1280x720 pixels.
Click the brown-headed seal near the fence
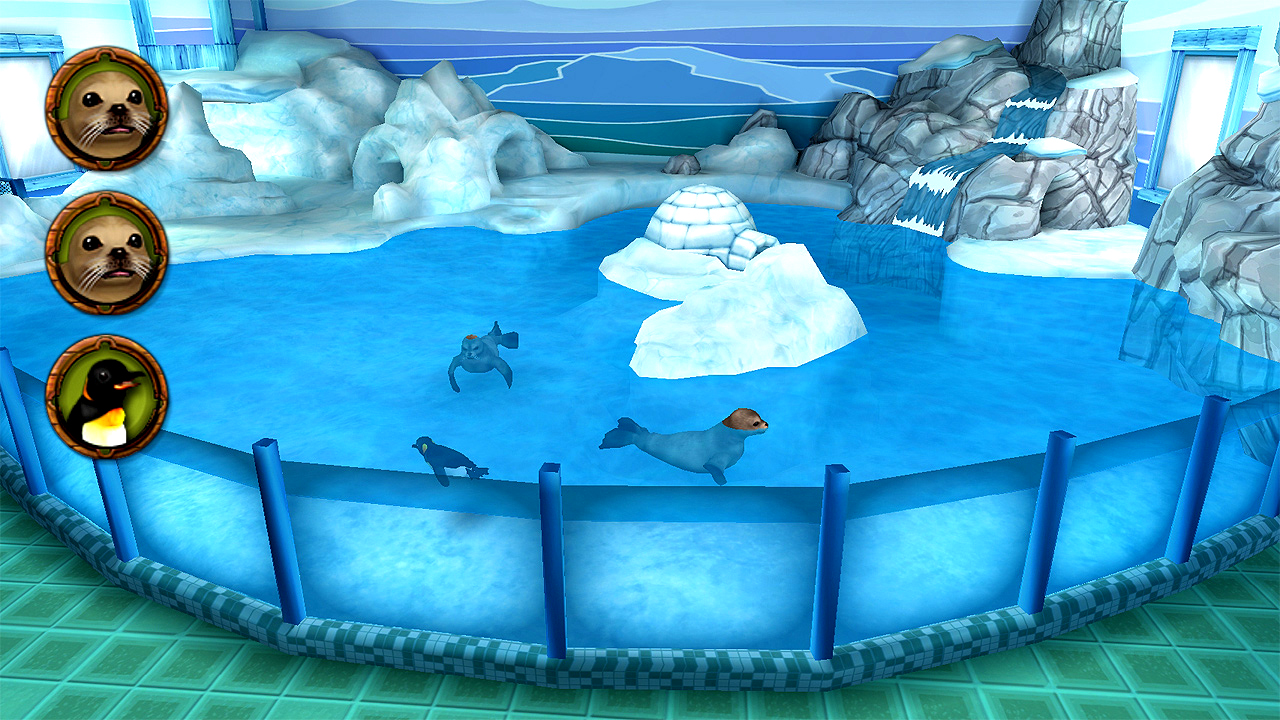(x=690, y=440)
